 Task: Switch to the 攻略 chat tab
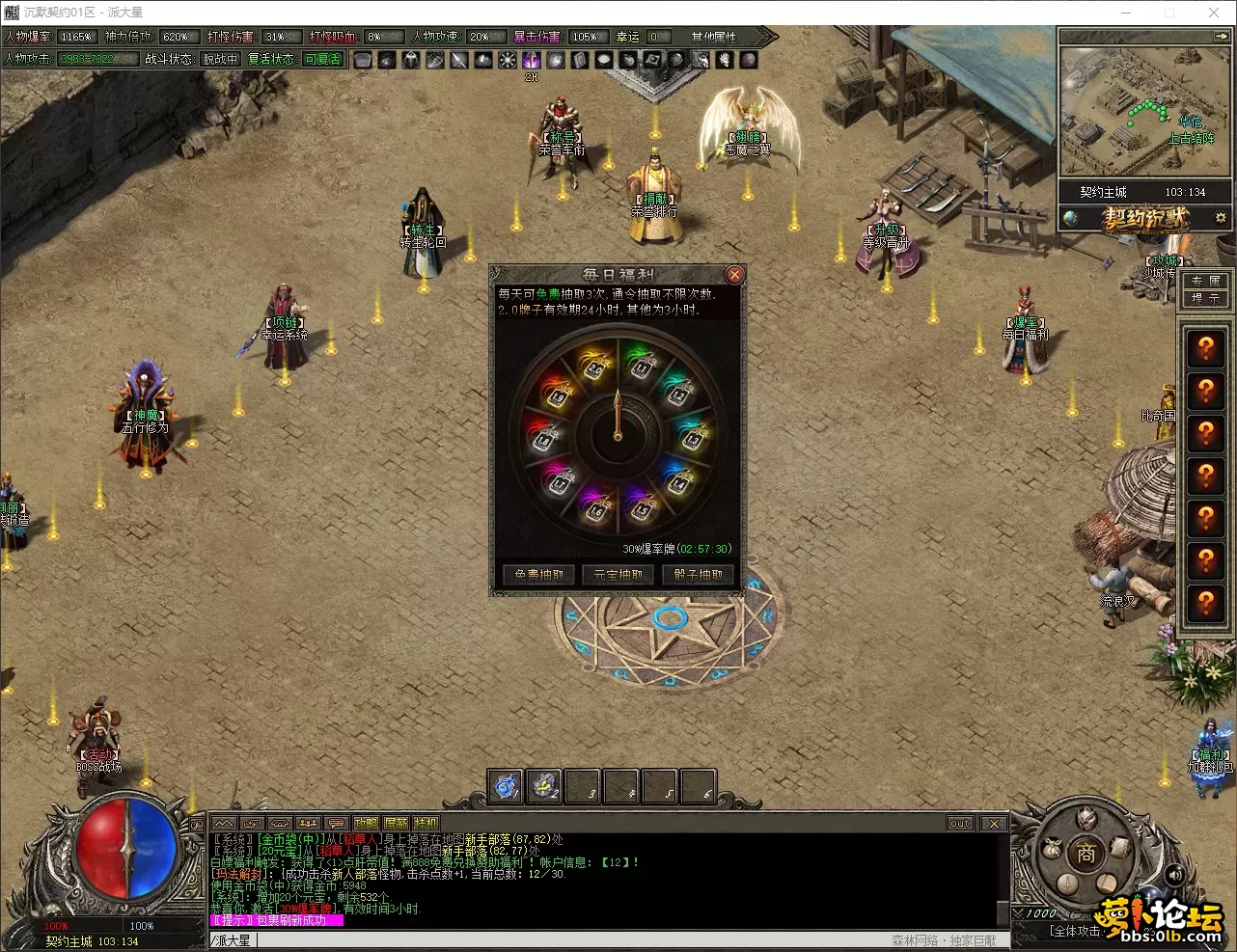tap(366, 823)
